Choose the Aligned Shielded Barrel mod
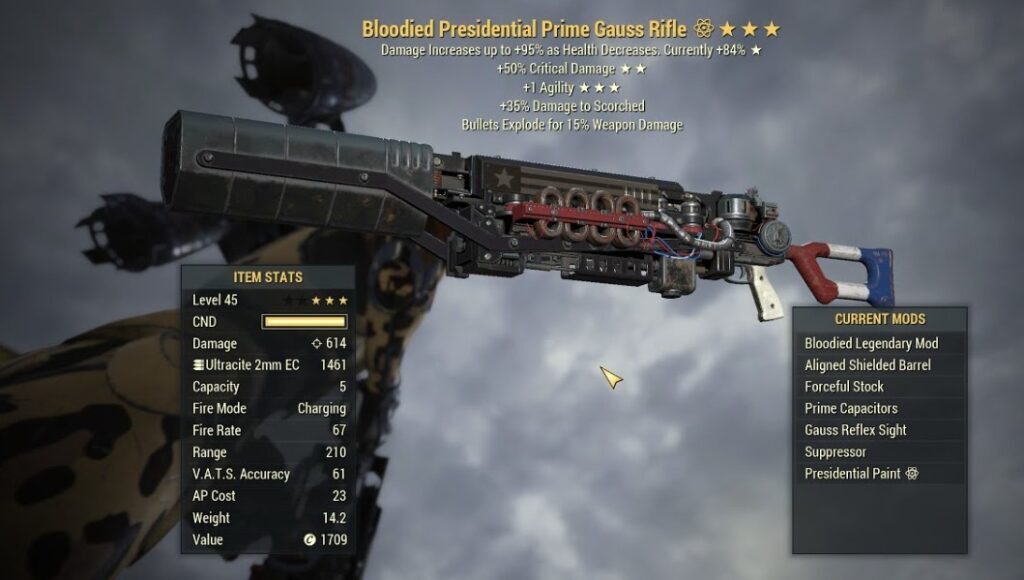 coord(867,365)
